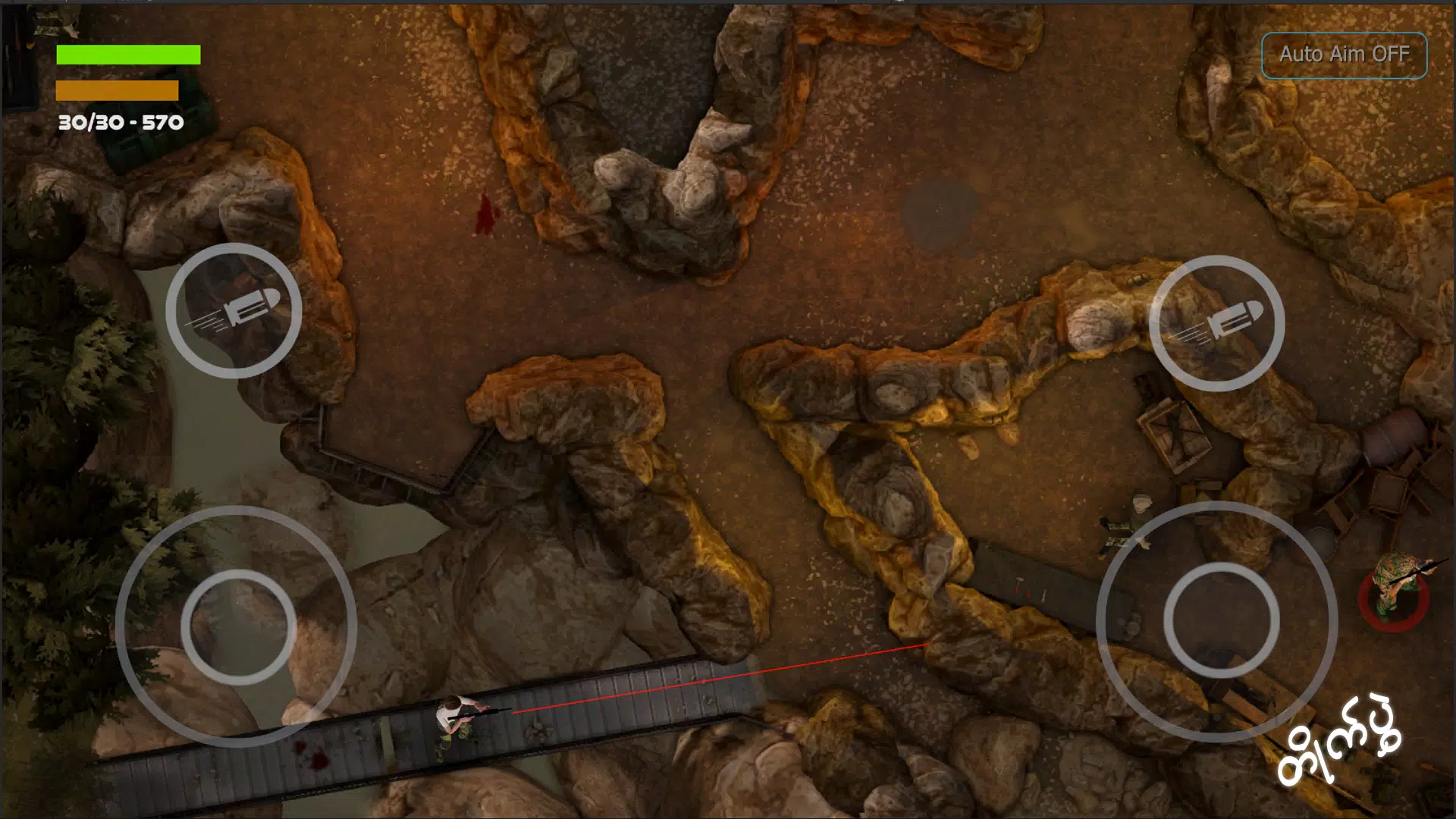The width and height of the screenshot is (1456, 819).
Task: Toggle firing with the upper-left bullet control
Action: click(237, 311)
